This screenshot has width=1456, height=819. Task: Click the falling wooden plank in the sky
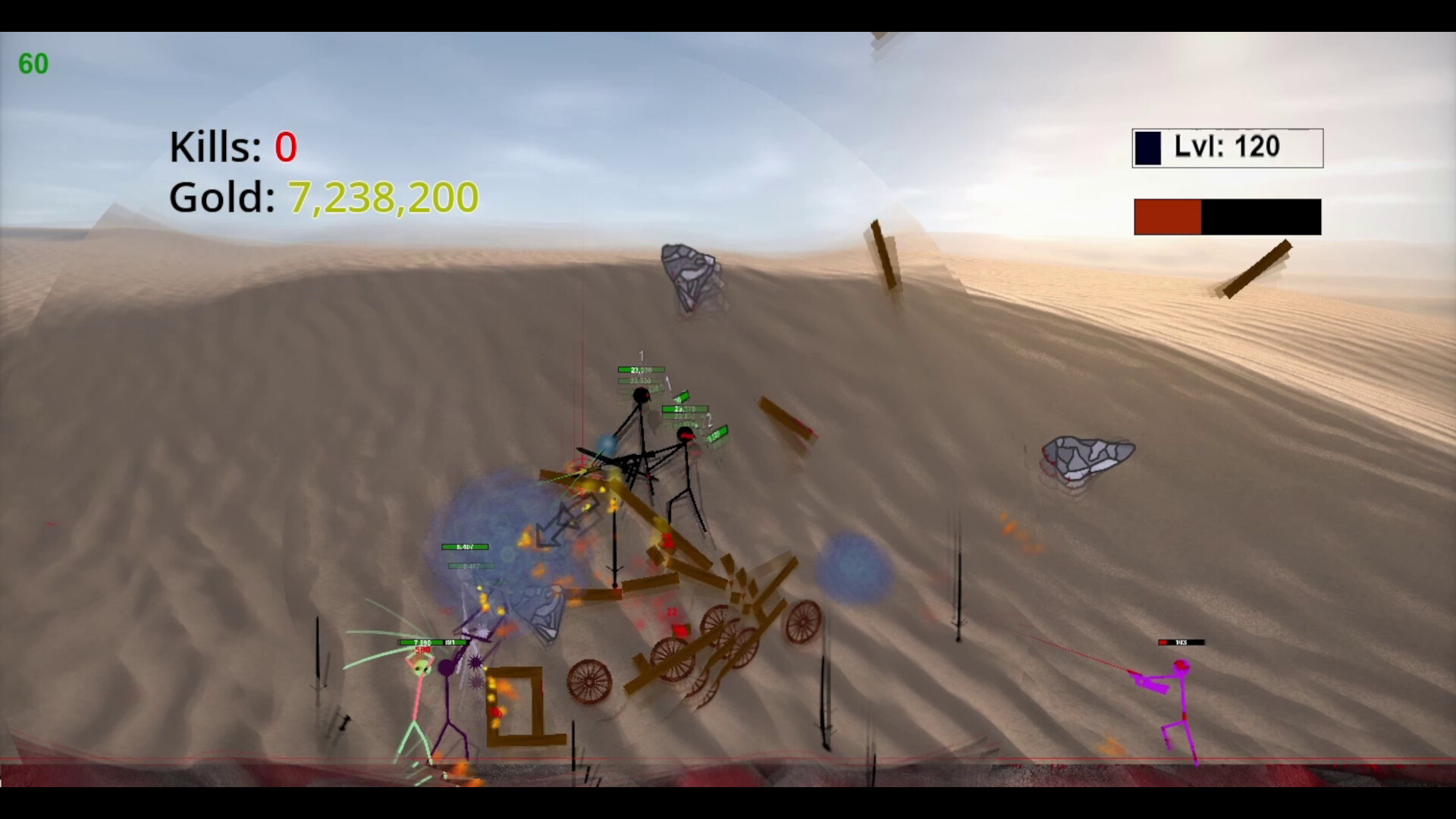(883, 254)
